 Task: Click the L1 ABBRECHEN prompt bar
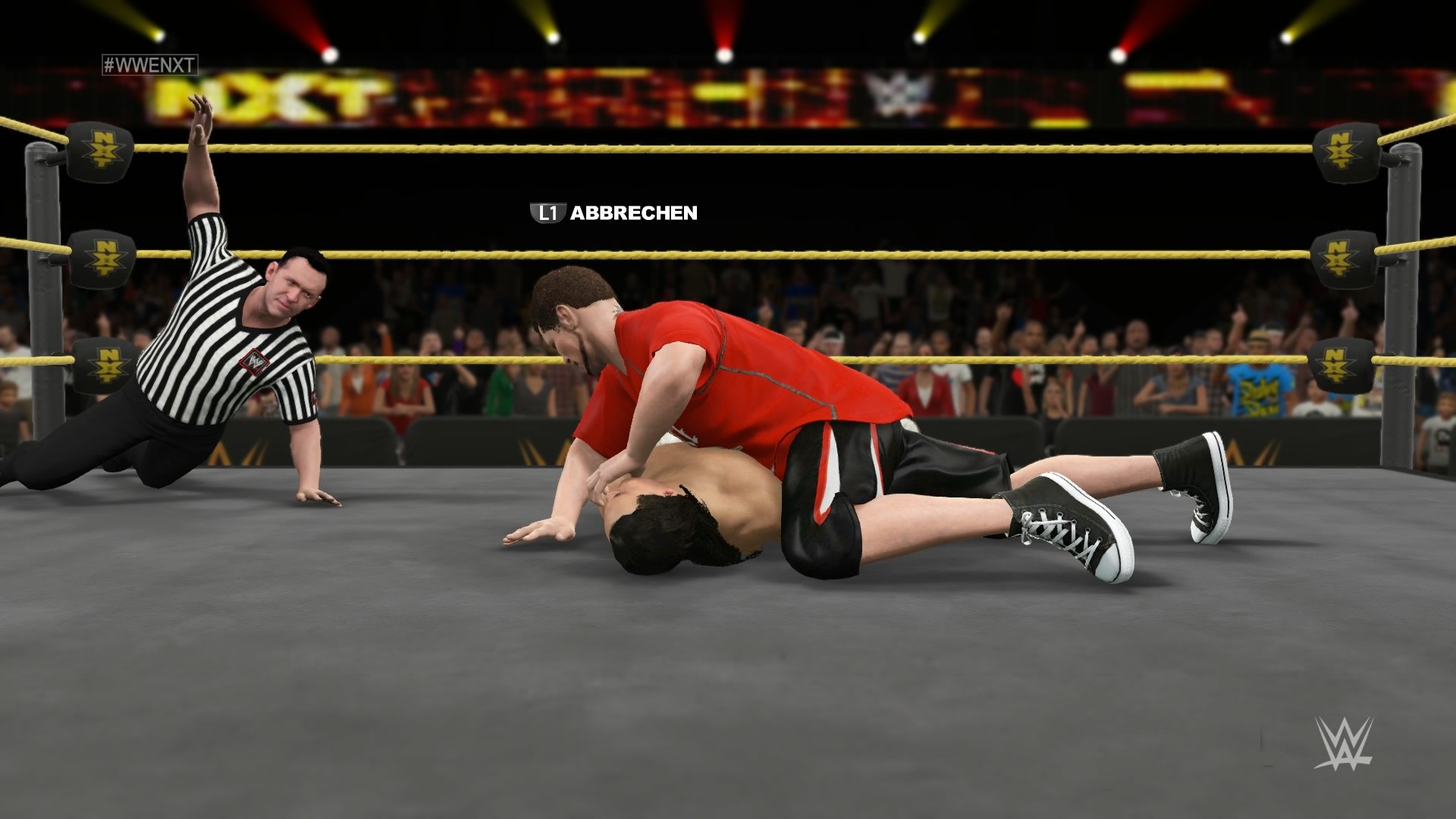tap(614, 215)
